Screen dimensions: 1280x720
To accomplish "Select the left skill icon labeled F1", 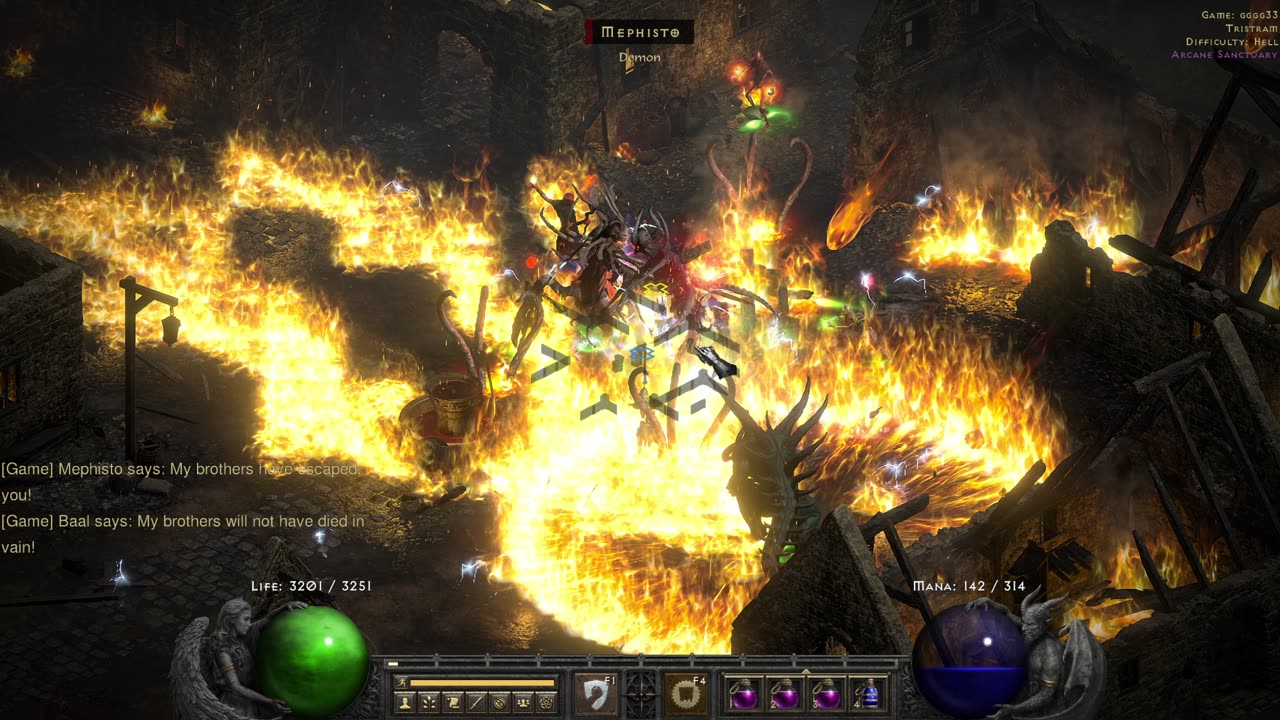I will pyautogui.click(x=595, y=693).
